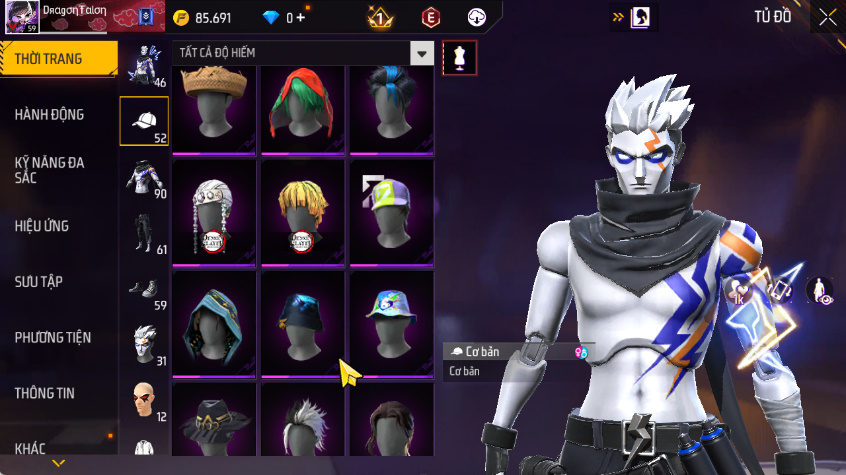Add more diamonds with plus button

(x=300, y=18)
